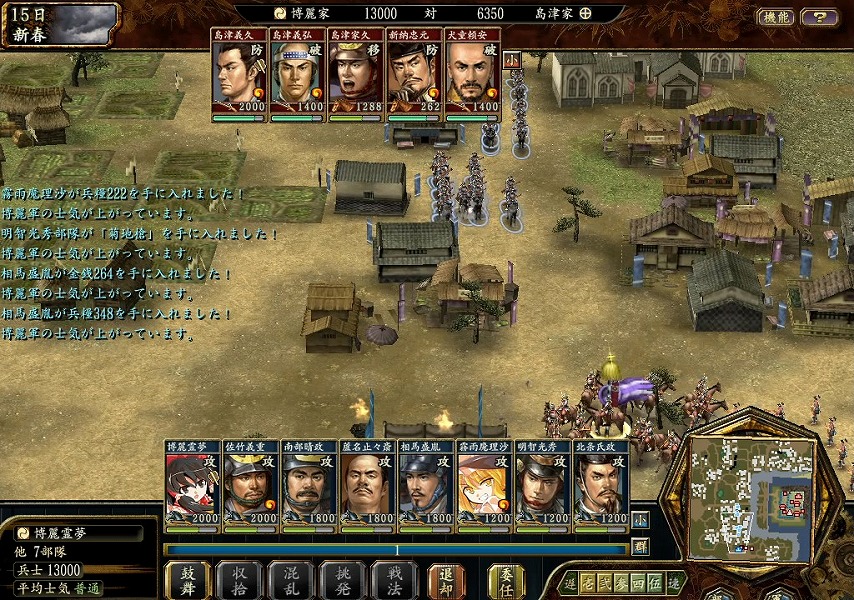Select 相馬盛胤 unit portrait

[425, 484]
